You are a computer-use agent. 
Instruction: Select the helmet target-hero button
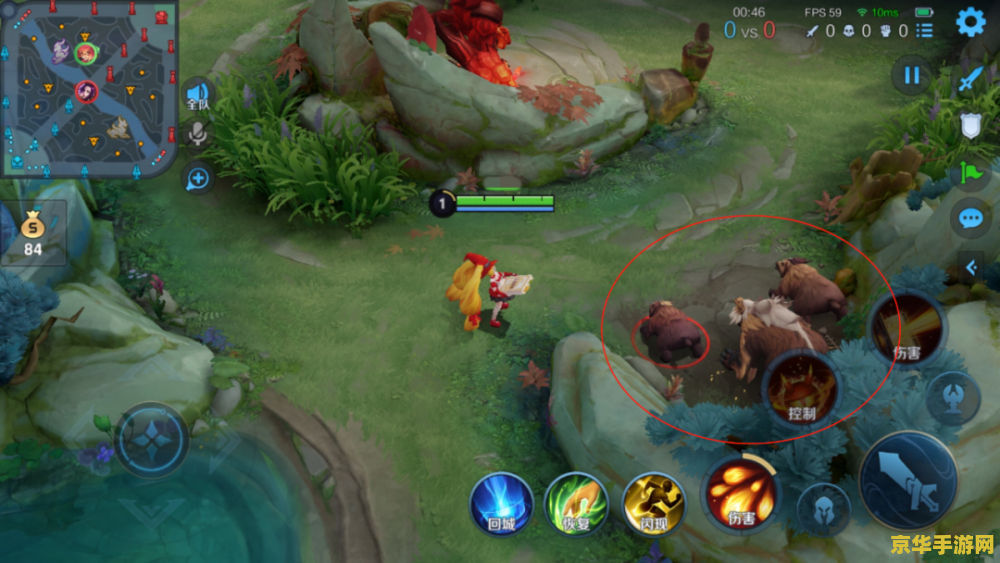tap(823, 510)
